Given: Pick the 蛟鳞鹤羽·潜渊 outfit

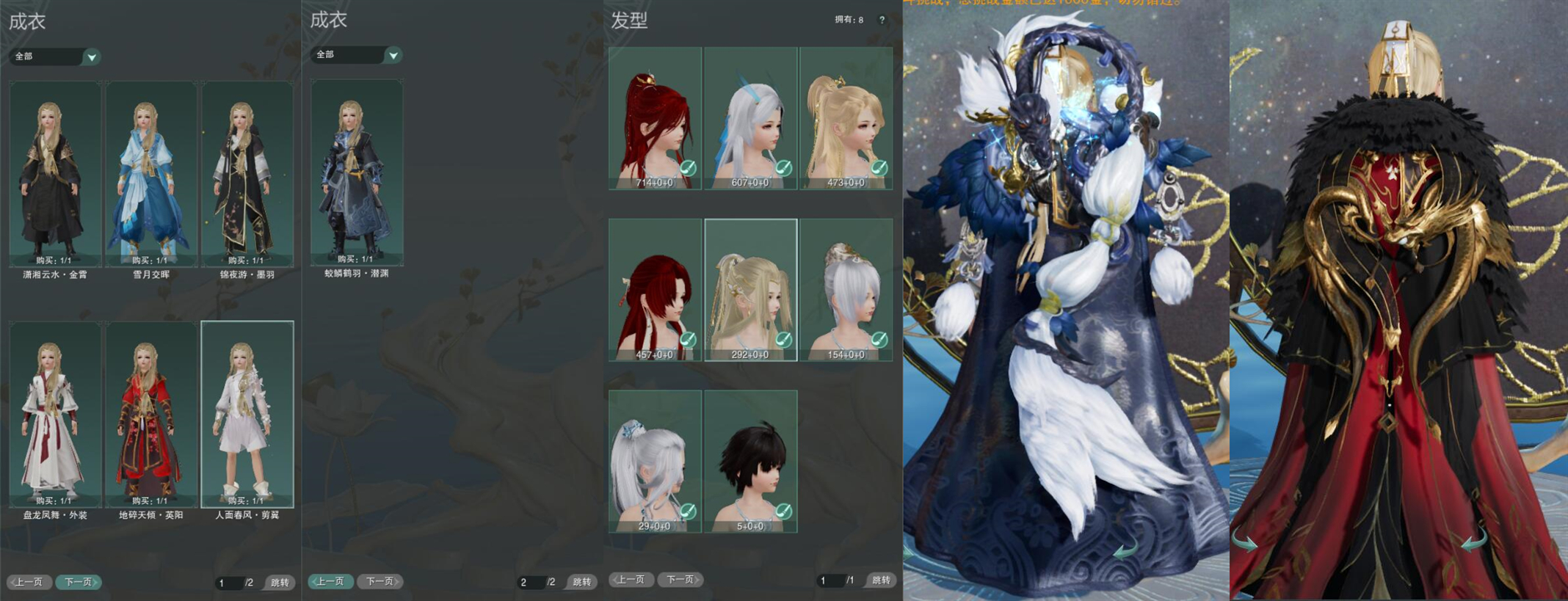Looking at the screenshot, I should pos(357,172).
